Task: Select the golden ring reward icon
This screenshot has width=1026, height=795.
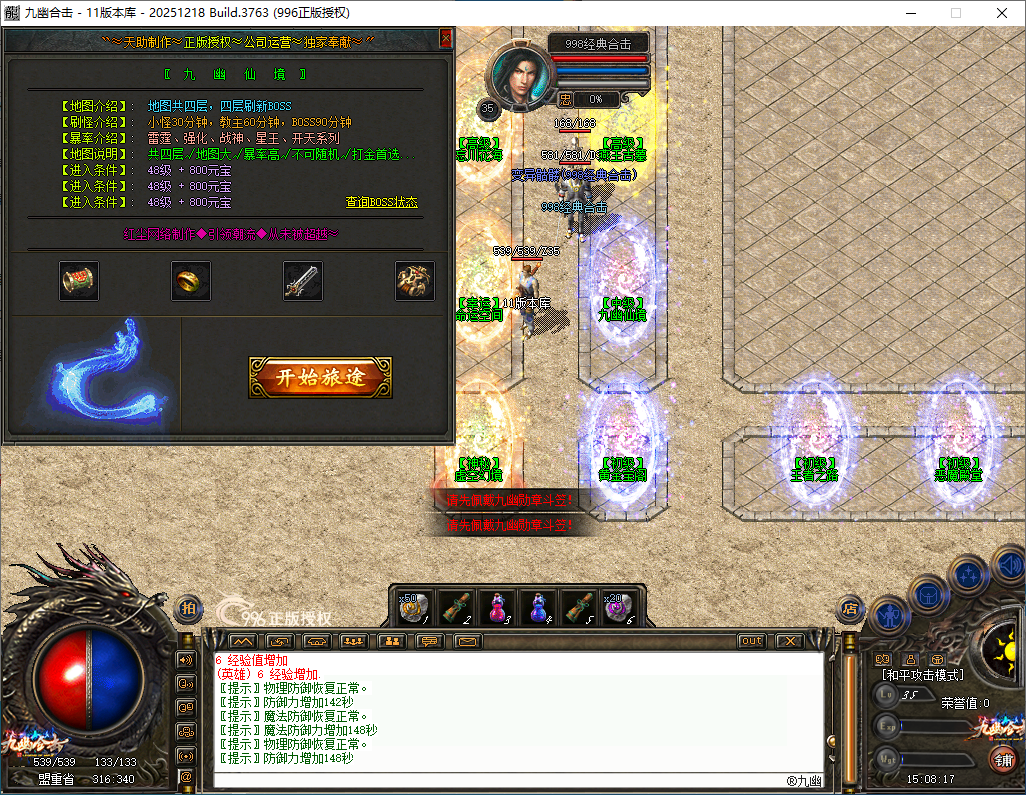Action: [190, 281]
